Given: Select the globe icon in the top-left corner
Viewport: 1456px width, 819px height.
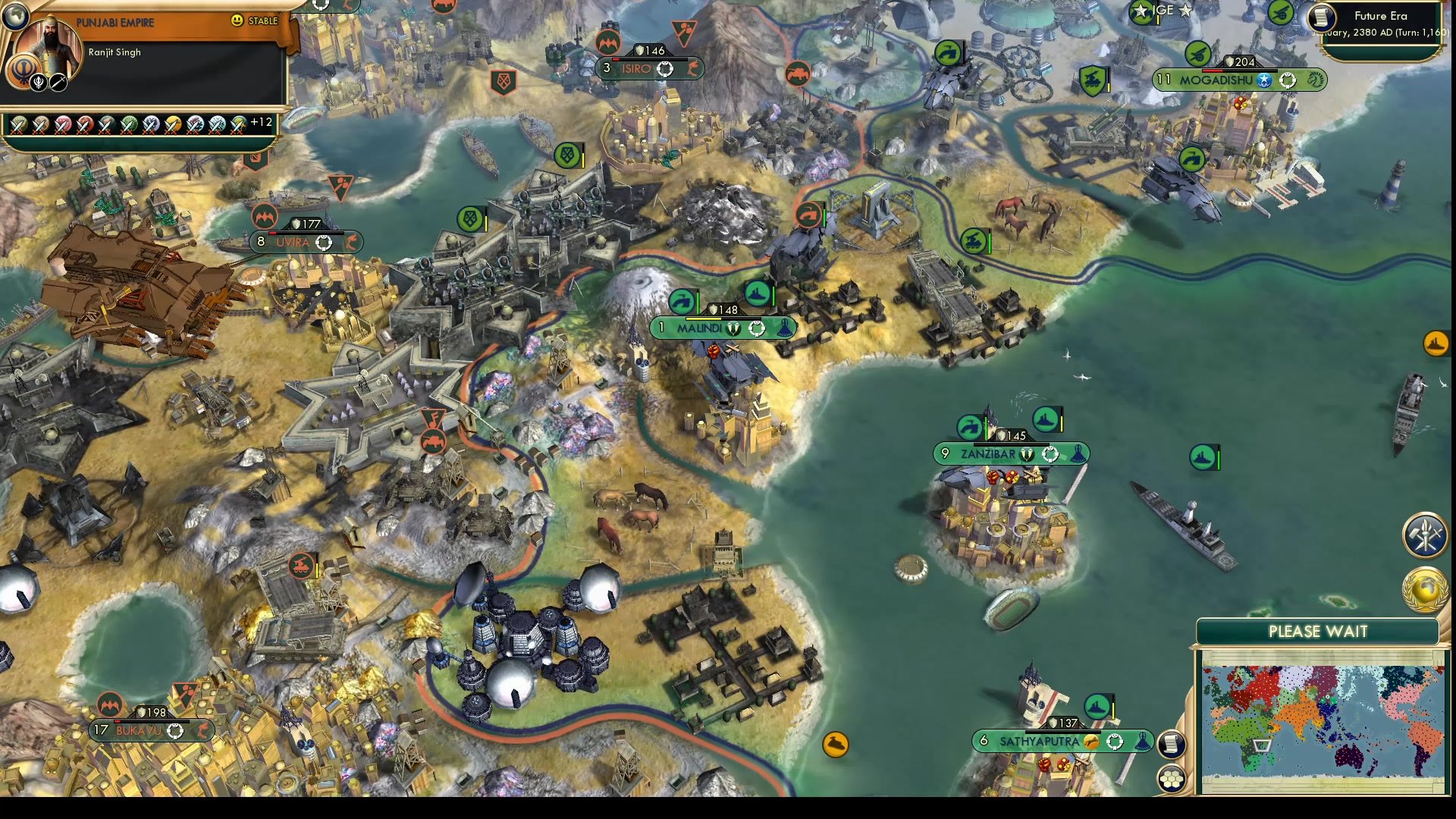Looking at the screenshot, I should [x=15, y=15].
